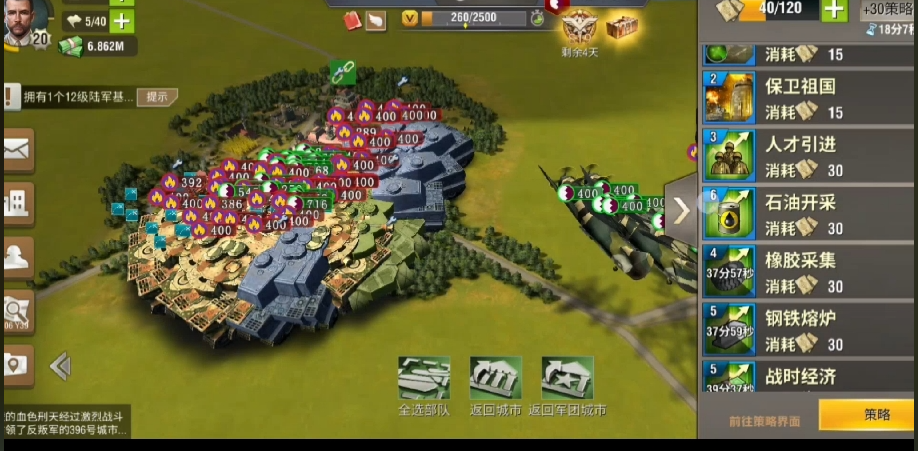The width and height of the screenshot is (918, 451).
Task: Collapse the left sidebar with the double arrow
Action: 60,366
